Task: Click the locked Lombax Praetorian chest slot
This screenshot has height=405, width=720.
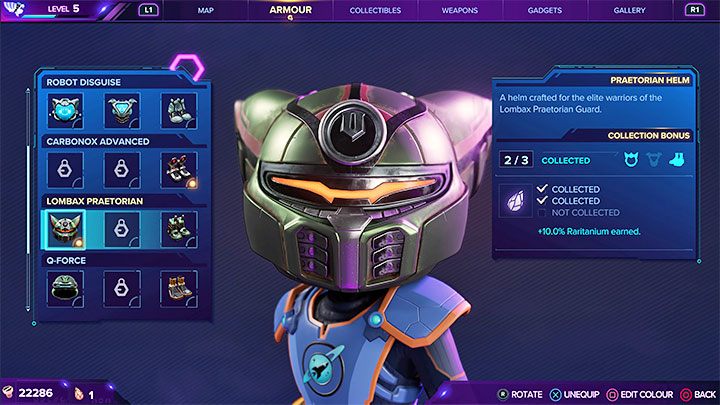Action: point(122,229)
